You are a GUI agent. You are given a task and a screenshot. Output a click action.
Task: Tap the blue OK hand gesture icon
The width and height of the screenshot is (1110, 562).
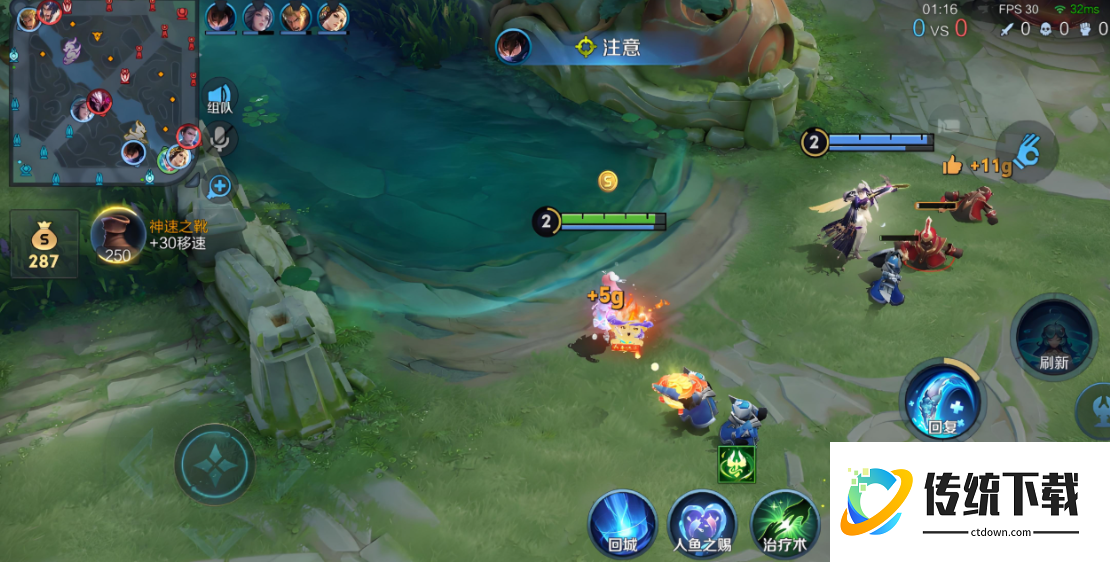pos(1027,152)
